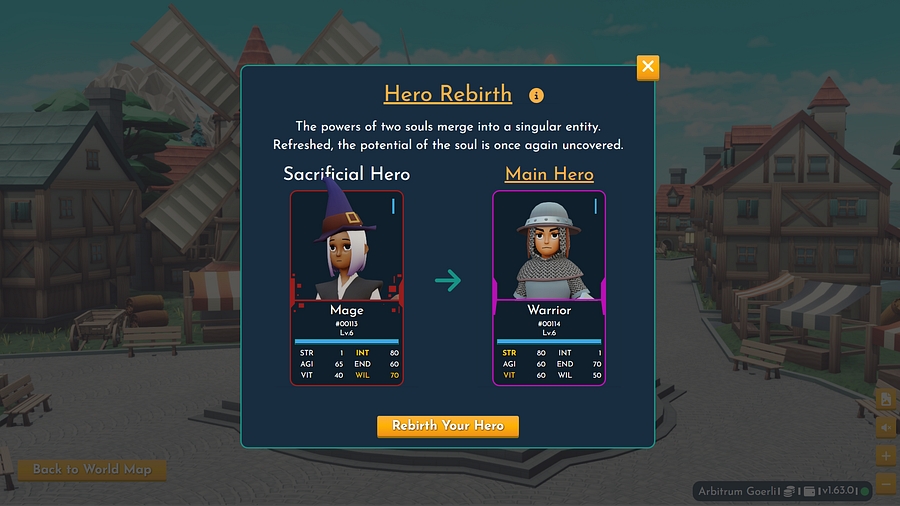
Task: Toggle the muted sound speaker button
Action: click(886, 428)
